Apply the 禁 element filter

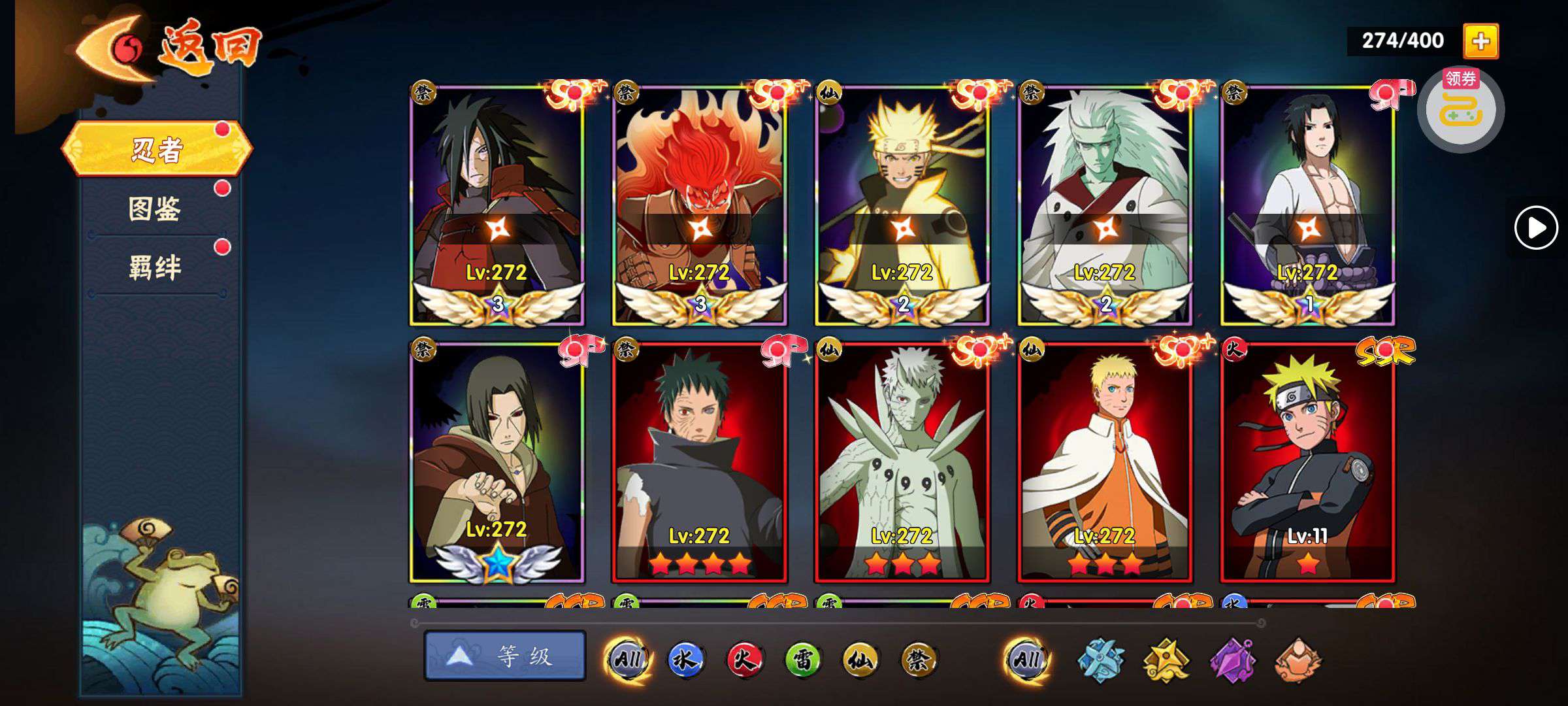918,660
